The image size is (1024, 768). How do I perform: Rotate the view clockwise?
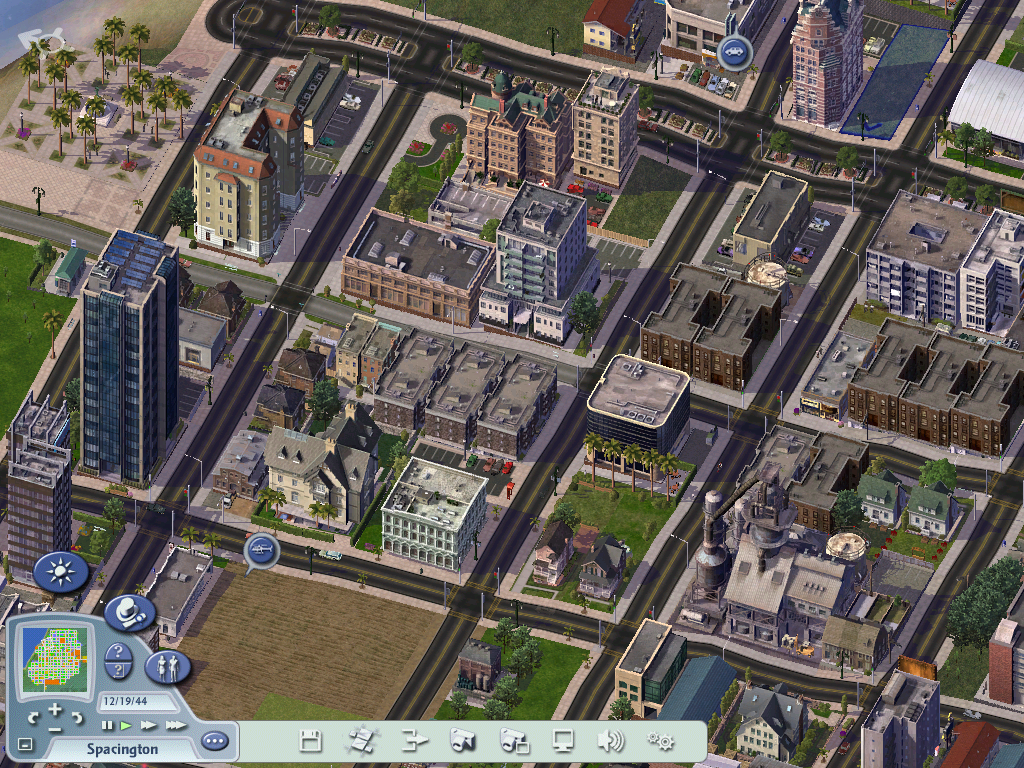79,718
